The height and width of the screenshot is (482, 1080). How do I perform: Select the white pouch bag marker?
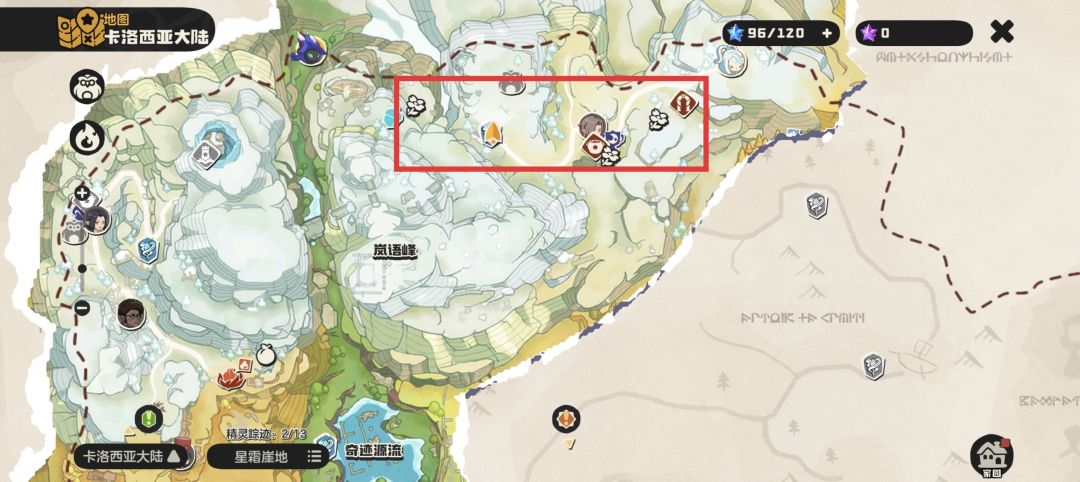click(266, 355)
